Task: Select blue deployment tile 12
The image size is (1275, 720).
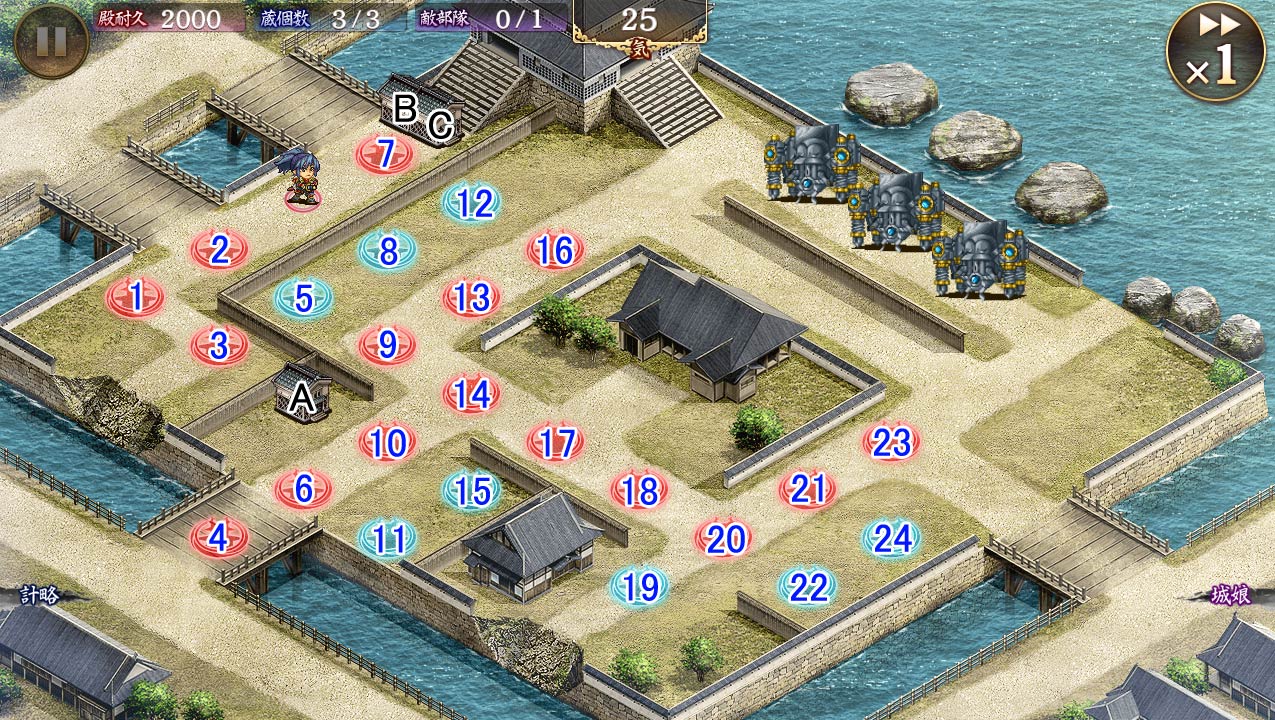Action: 472,204
